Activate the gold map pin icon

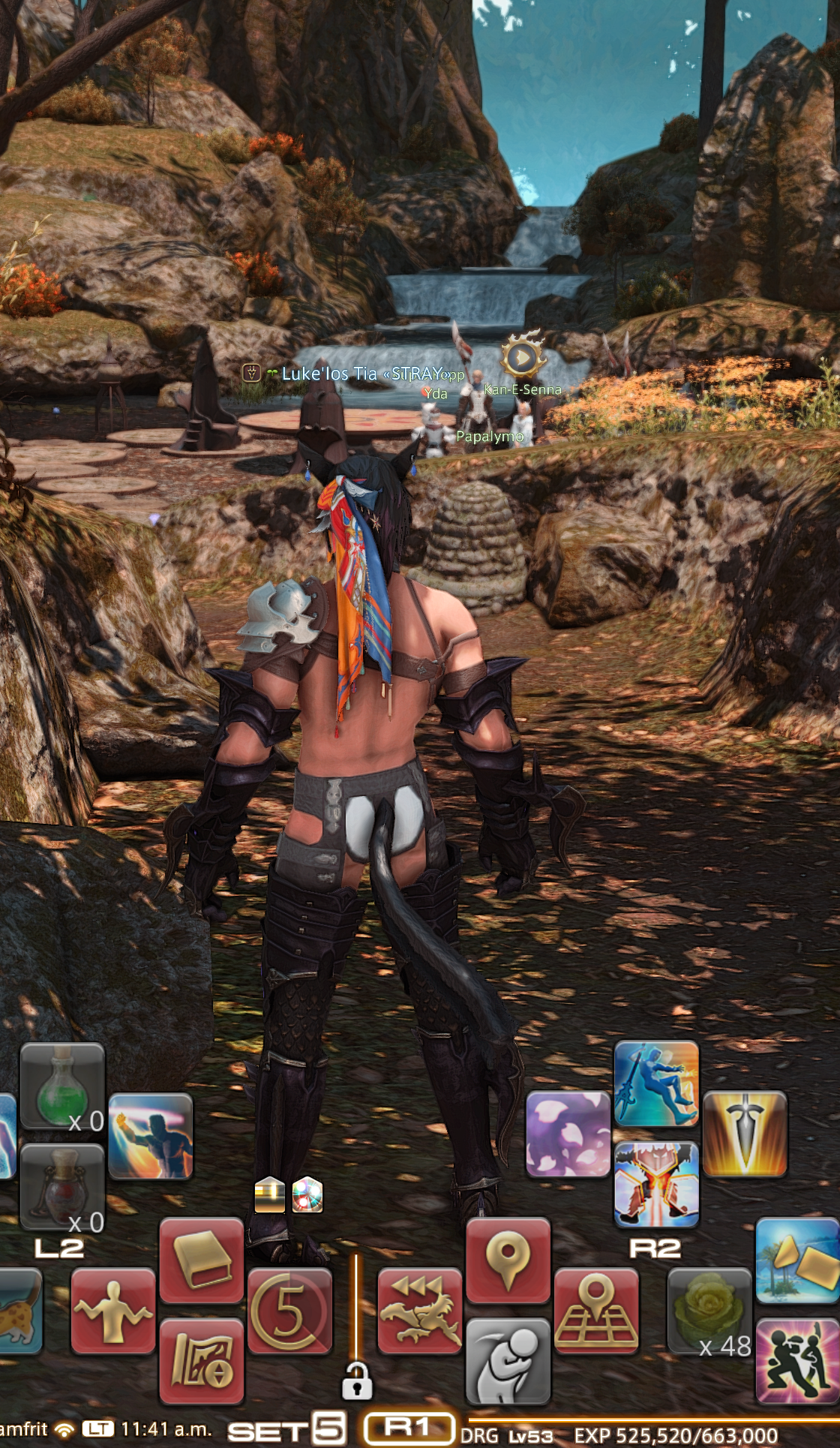[x=508, y=1261]
